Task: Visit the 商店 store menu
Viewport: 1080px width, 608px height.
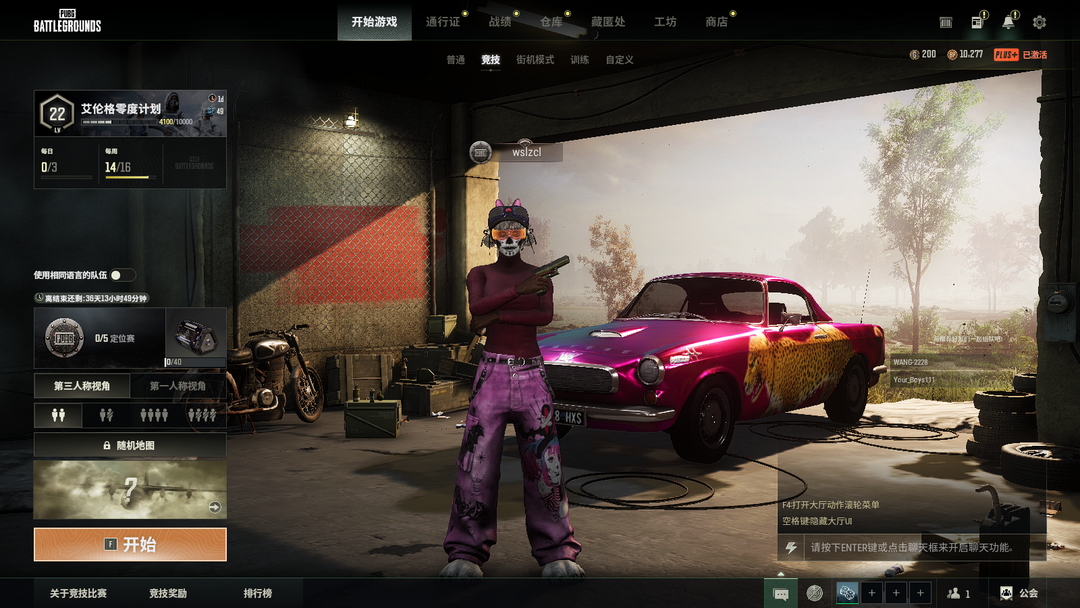Action: tap(717, 22)
